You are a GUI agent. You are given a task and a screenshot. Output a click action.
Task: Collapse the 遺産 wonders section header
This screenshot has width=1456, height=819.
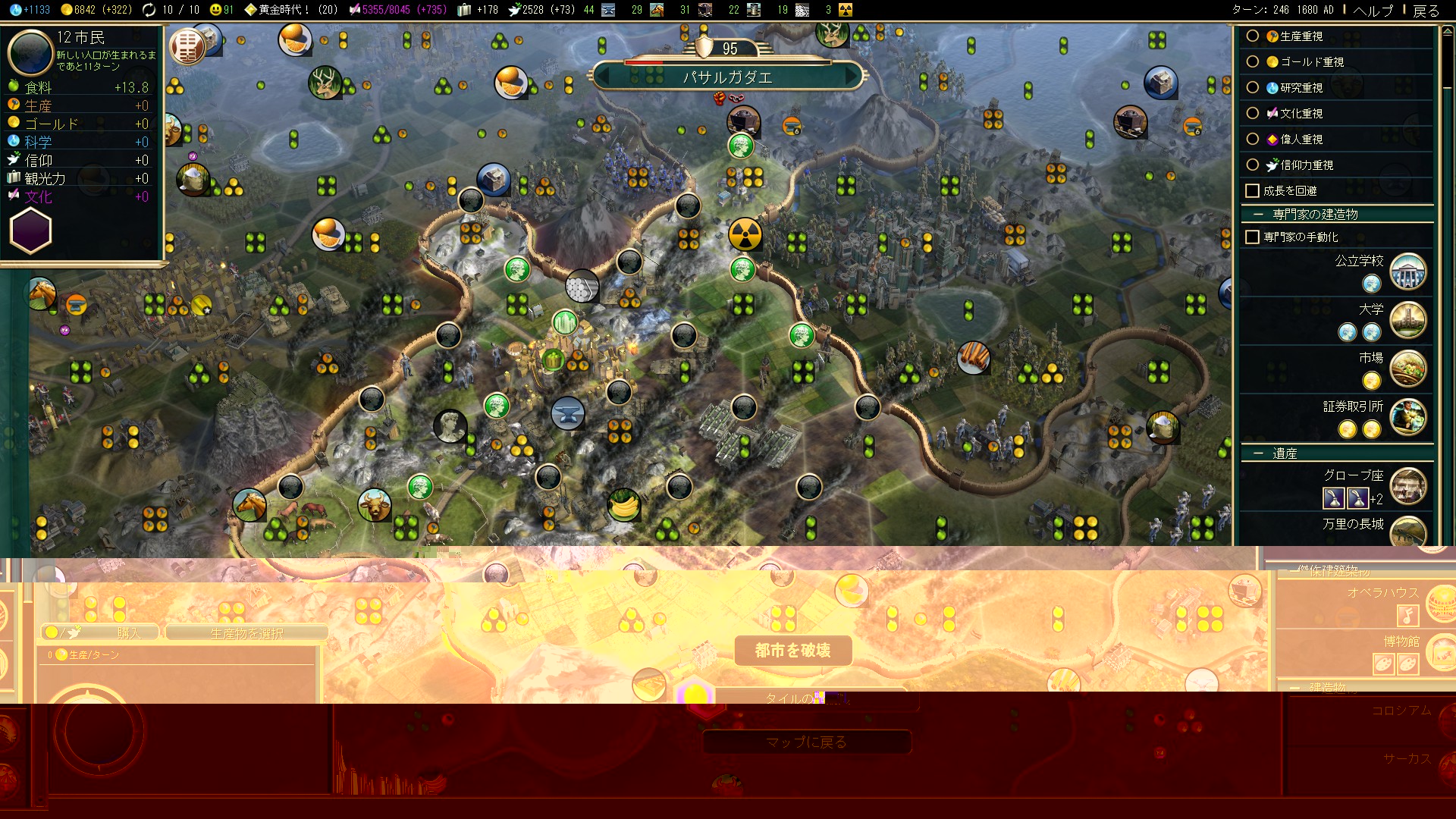pos(1284,453)
